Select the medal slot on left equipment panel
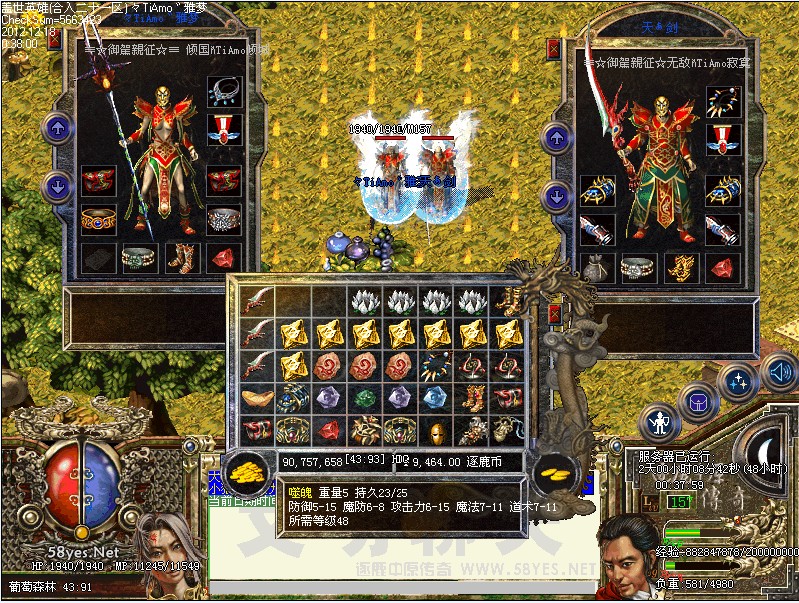799x603 pixels. click(x=224, y=129)
